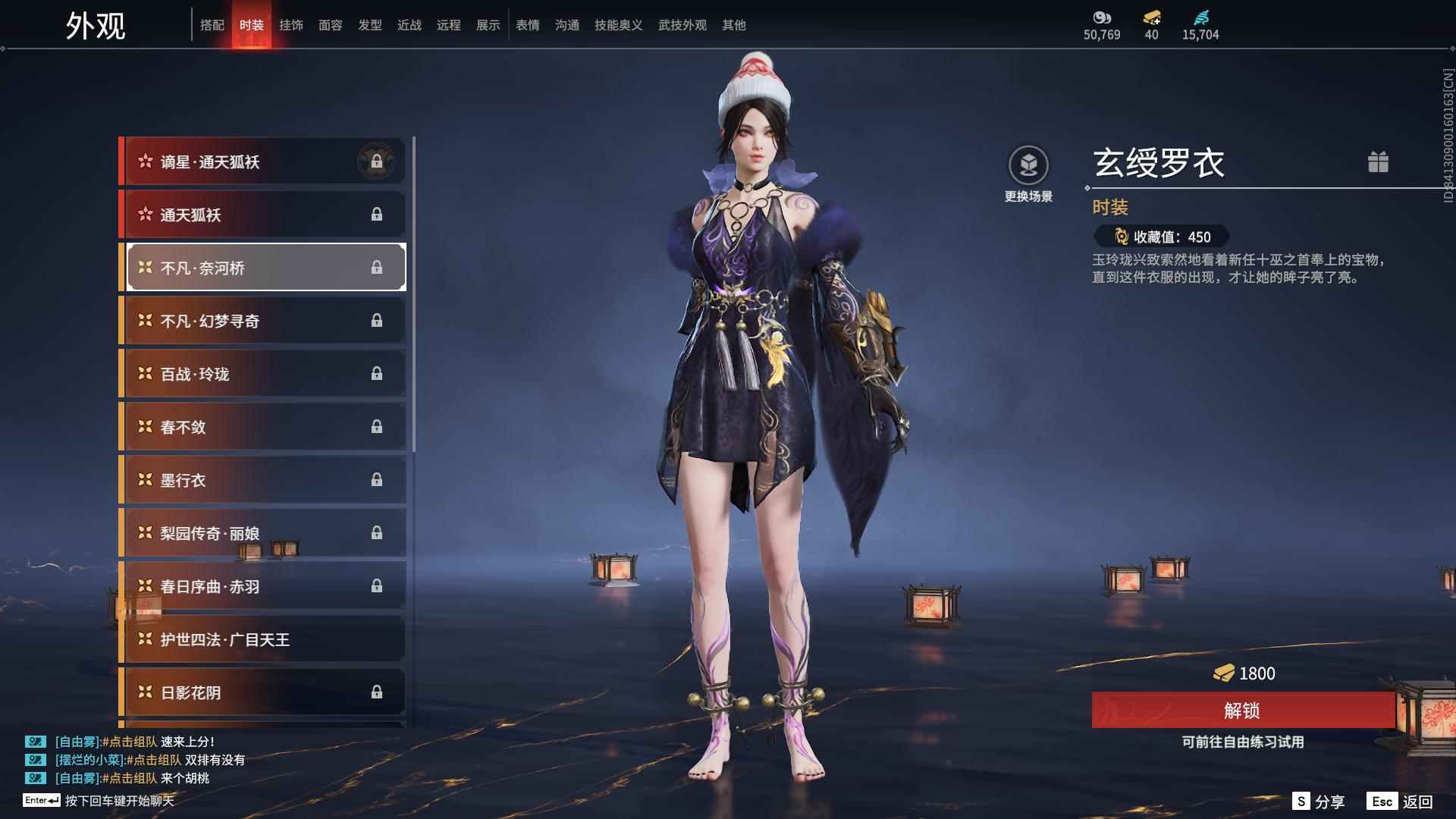Click the lock icon on 日影花阴 entry
Viewport: 1456px width, 819px height.
click(378, 692)
